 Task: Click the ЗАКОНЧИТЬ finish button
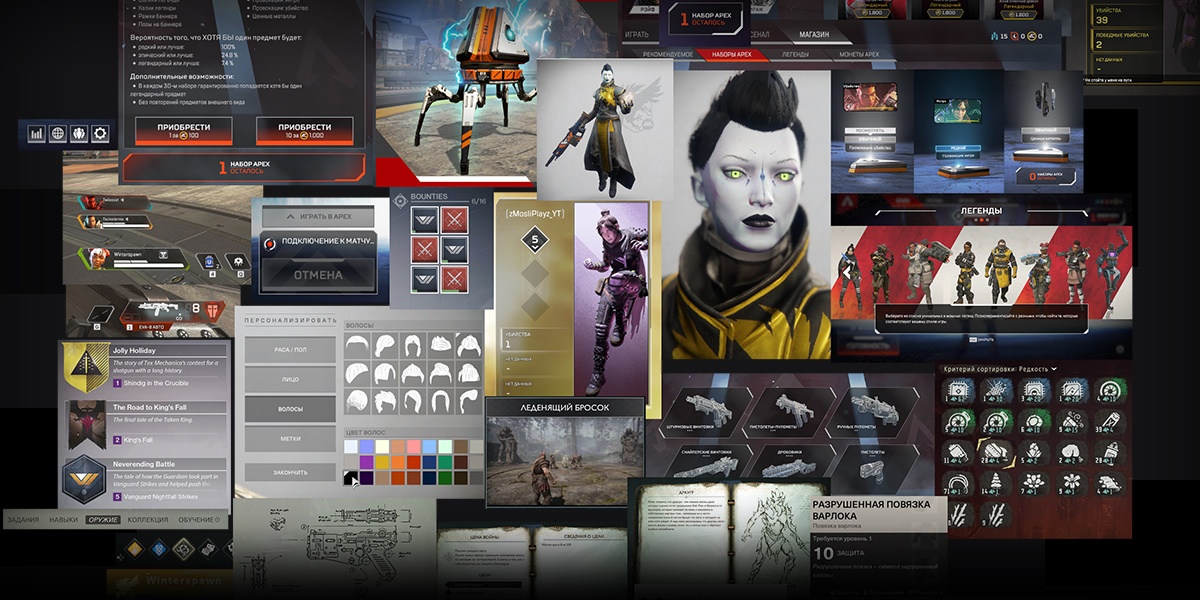[290, 471]
